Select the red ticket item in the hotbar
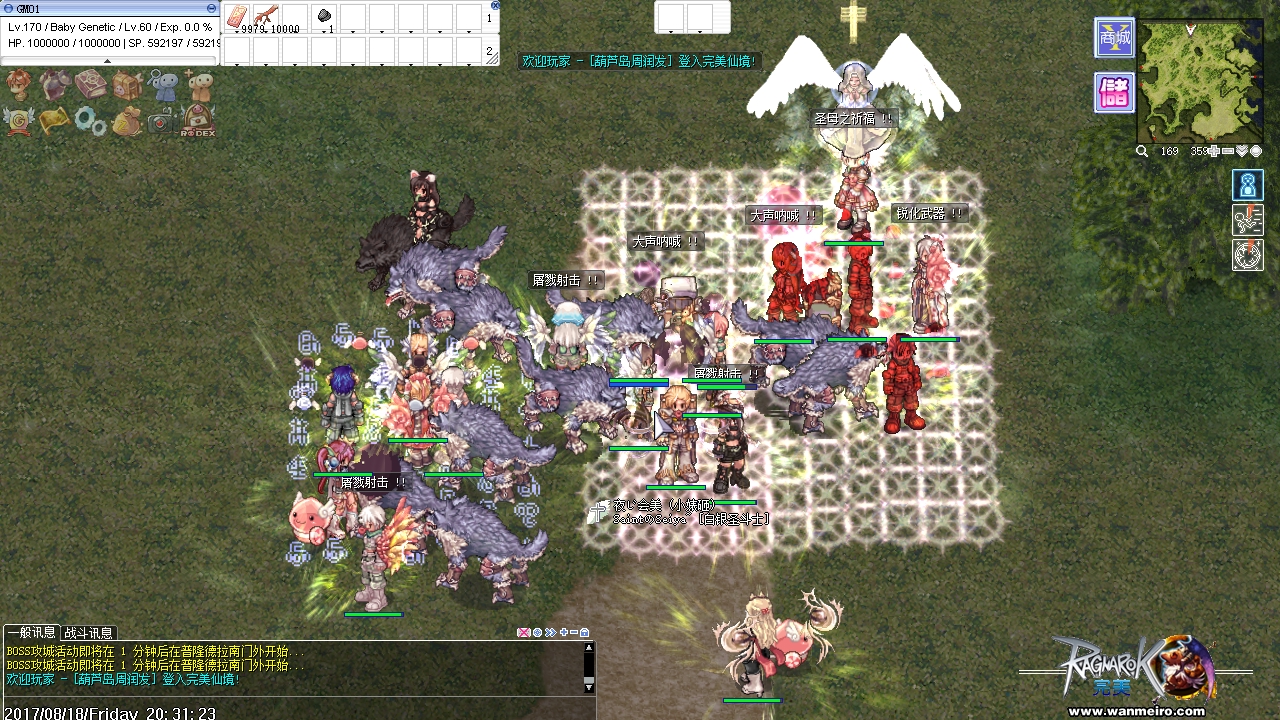The image size is (1280, 720). pyautogui.click(x=237, y=17)
